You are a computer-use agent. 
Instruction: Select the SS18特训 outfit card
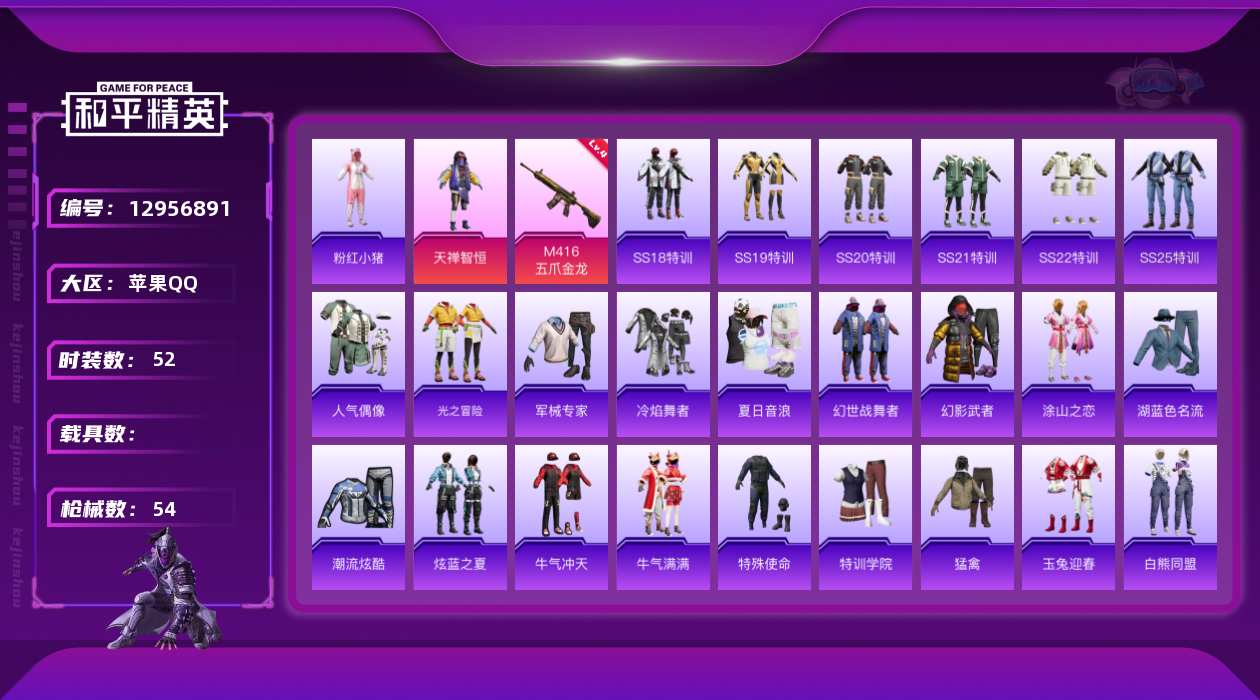[x=663, y=210]
